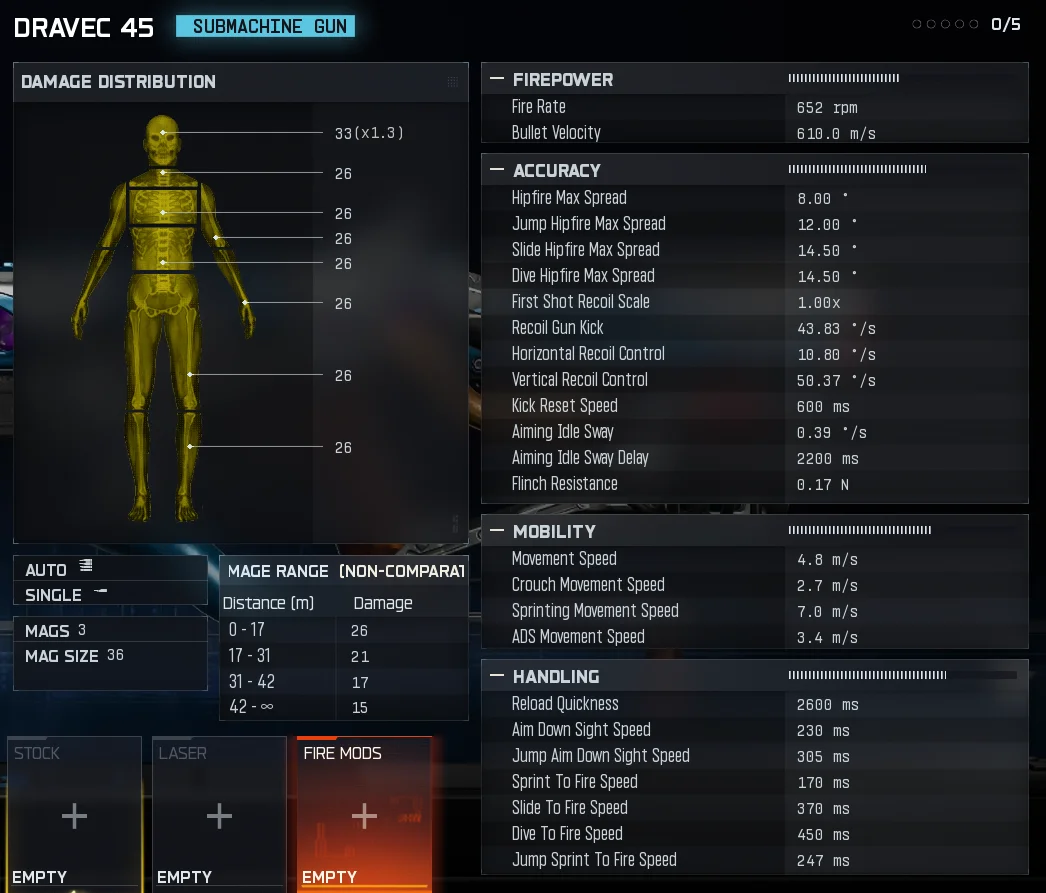Collapse the Firepower stats section
Viewport: 1046px width, 893px height.
497,79
